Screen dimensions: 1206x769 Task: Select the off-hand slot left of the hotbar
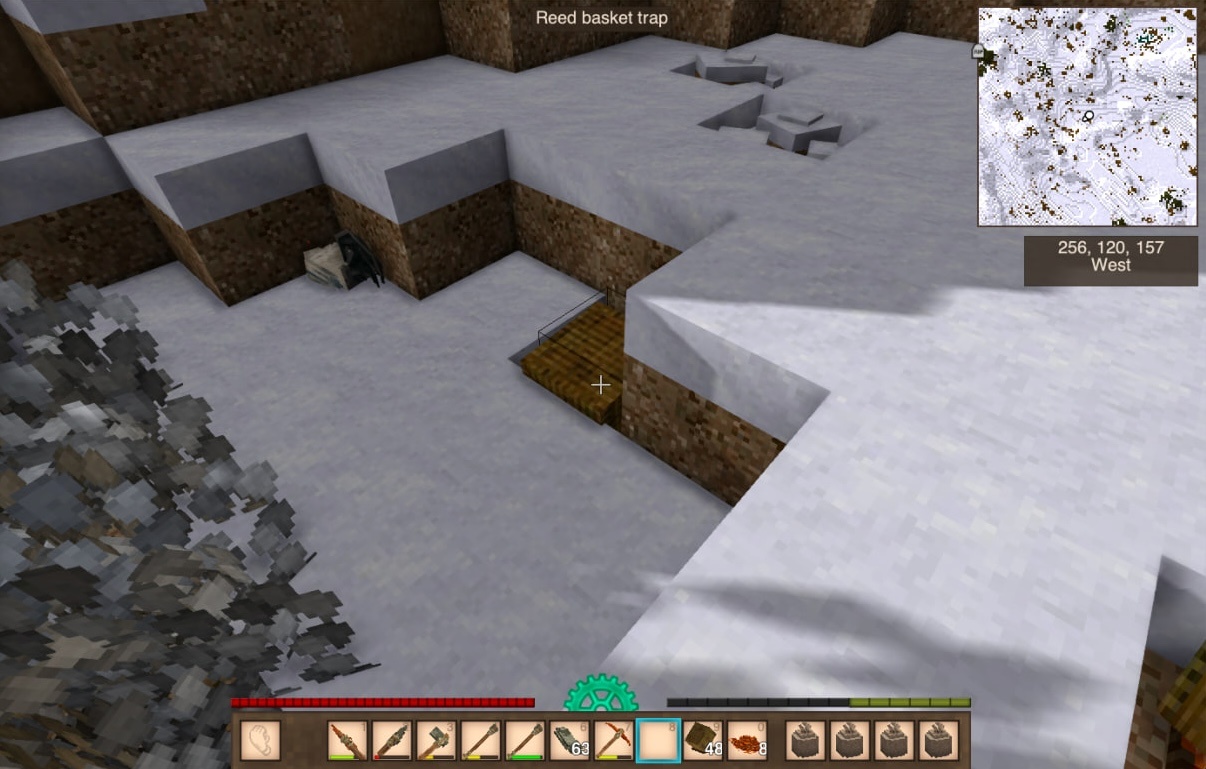click(260, 741)
